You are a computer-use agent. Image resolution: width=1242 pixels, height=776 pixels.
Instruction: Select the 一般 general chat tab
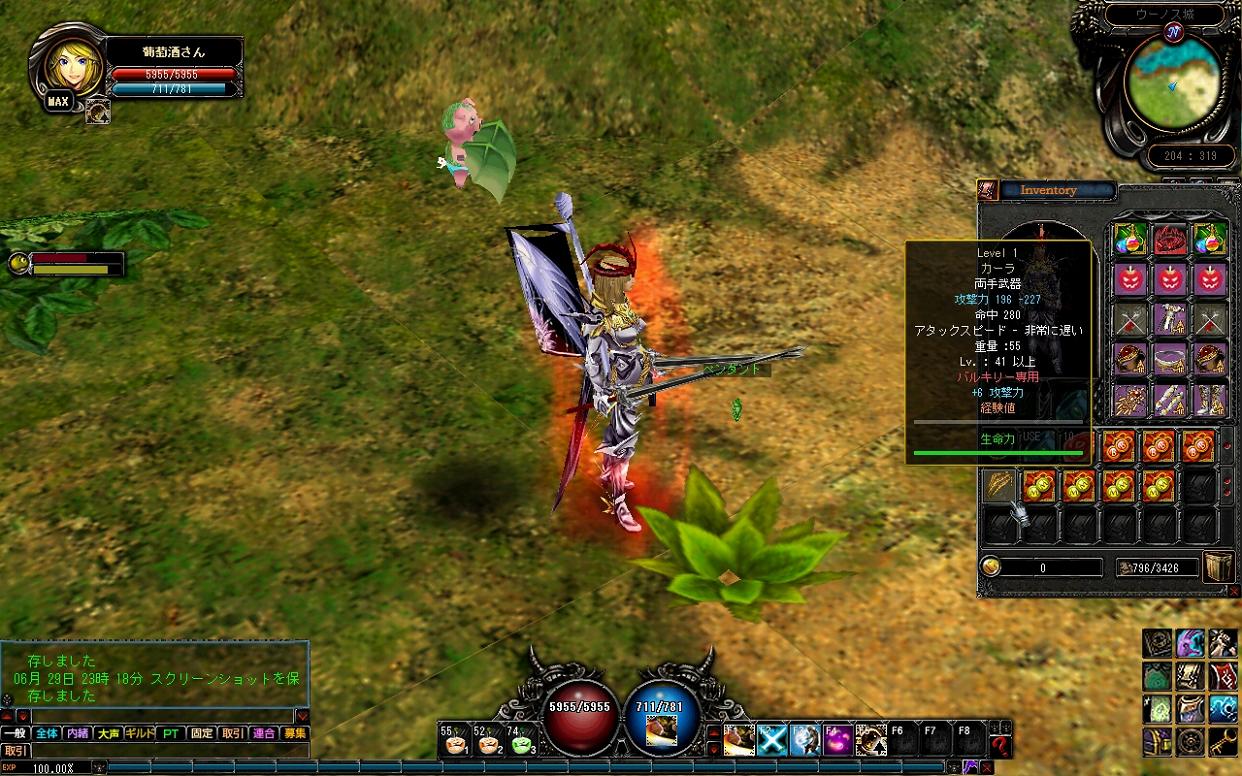tap(15, 733)
